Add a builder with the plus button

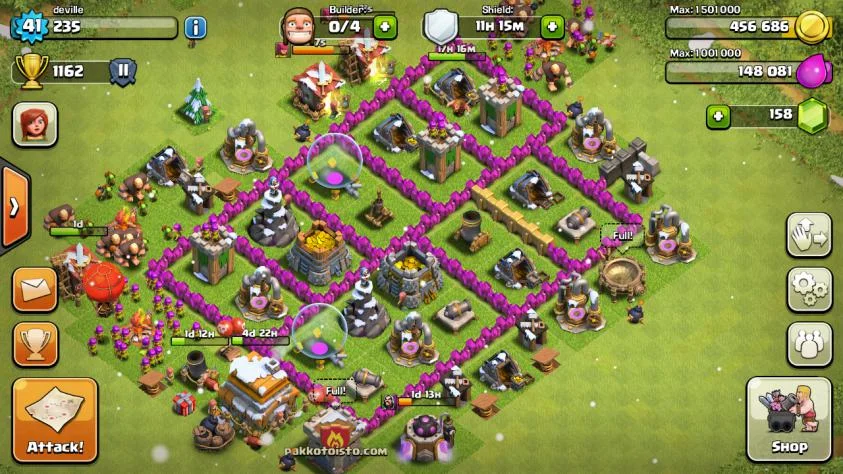point(386,27)
